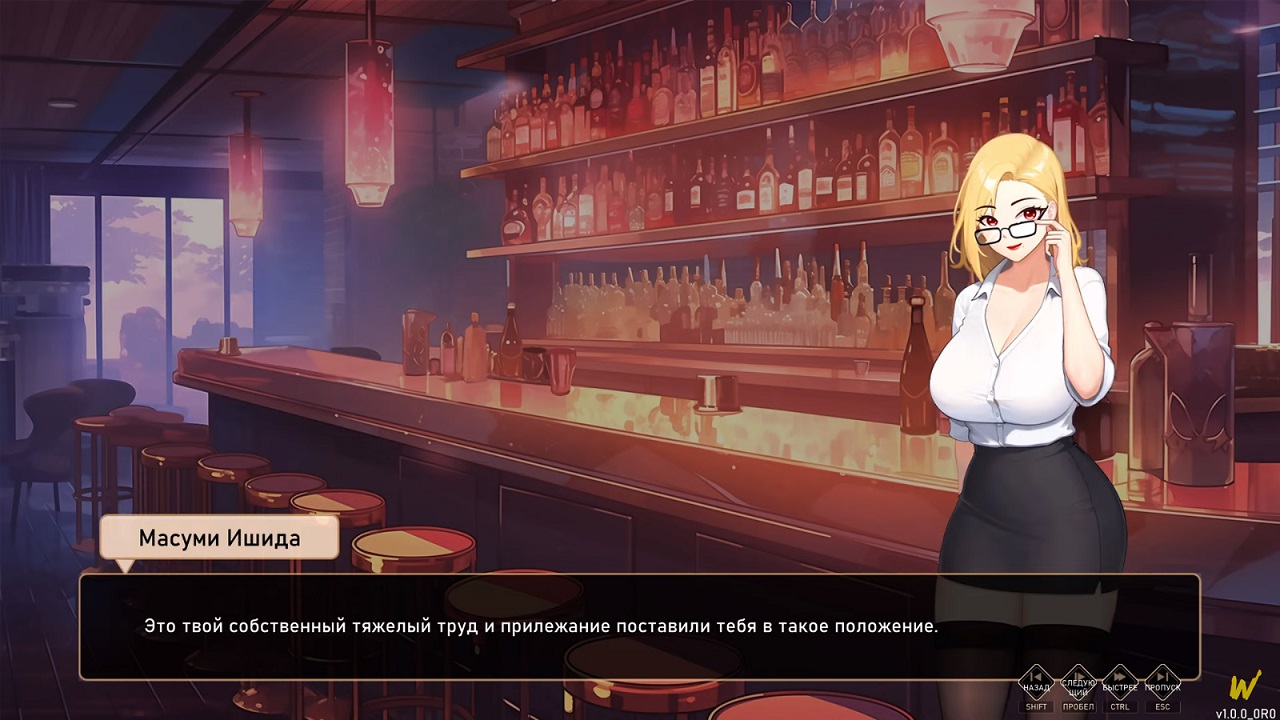Click the Масуми Ишида name plate
The width and height of the screenshot is (1280, 720).
click(x=218, y=537)
